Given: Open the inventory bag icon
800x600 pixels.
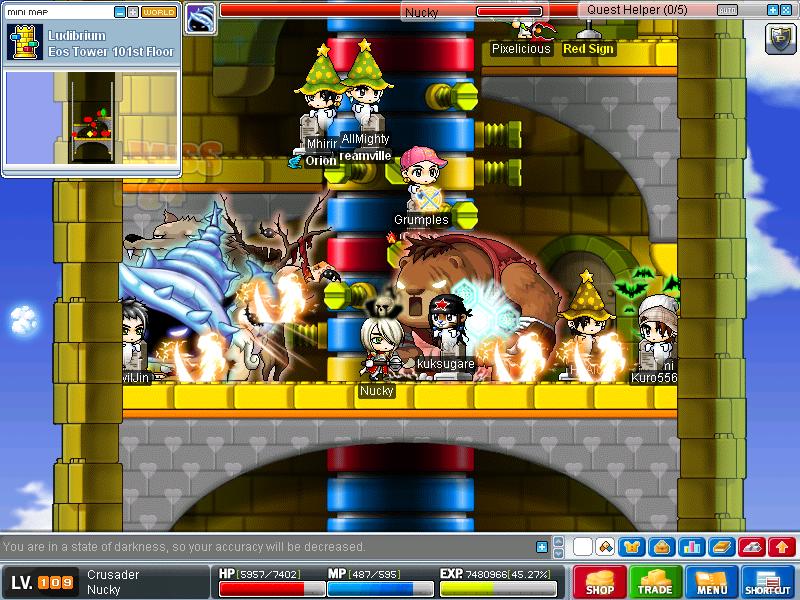Looking at the screenshot, I should click(x=661, y=547).
